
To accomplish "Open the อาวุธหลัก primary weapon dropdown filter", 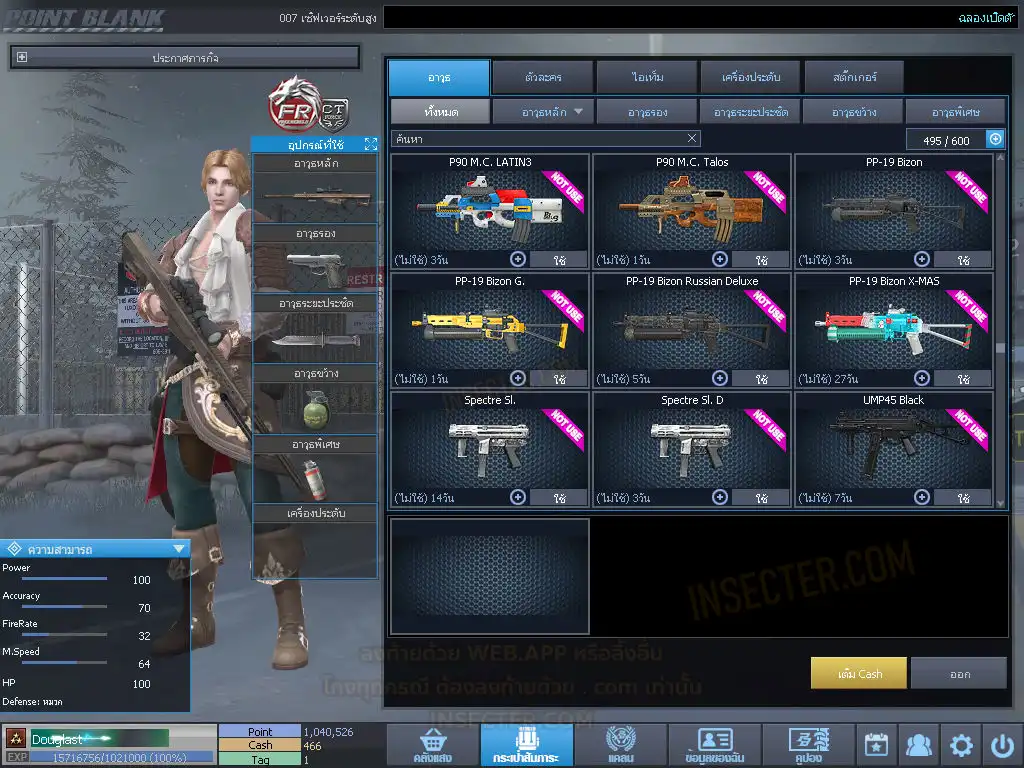I will point(543,111).
